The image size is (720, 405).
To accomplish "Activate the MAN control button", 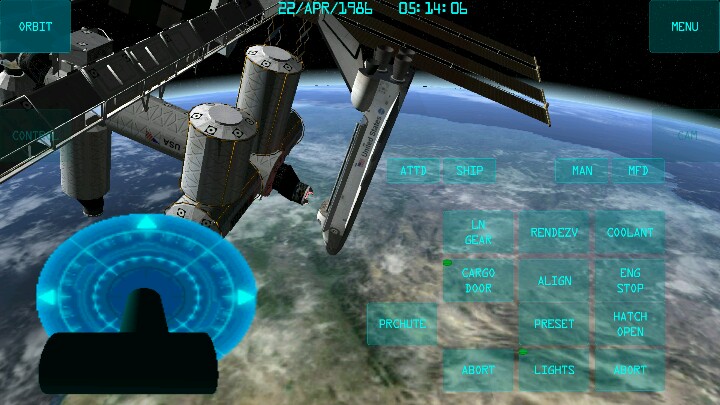I will (x=582, y=171).
